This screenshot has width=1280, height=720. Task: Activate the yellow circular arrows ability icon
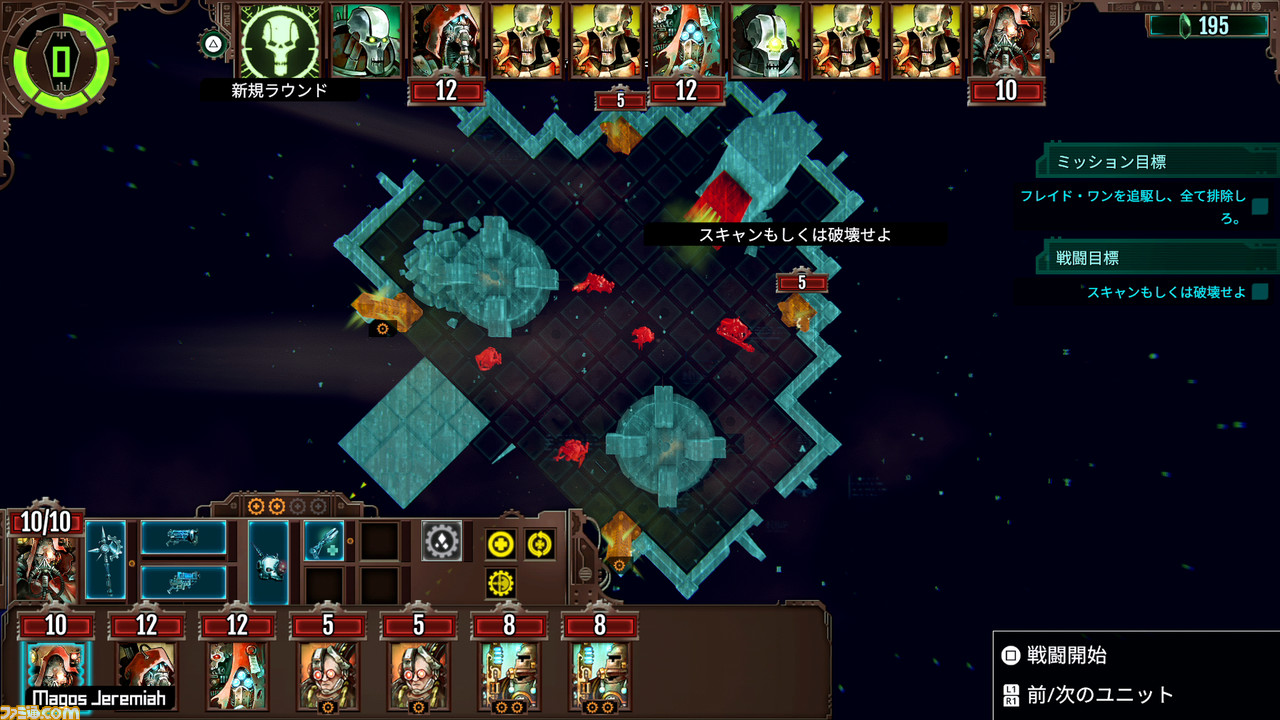pos(540,544)
